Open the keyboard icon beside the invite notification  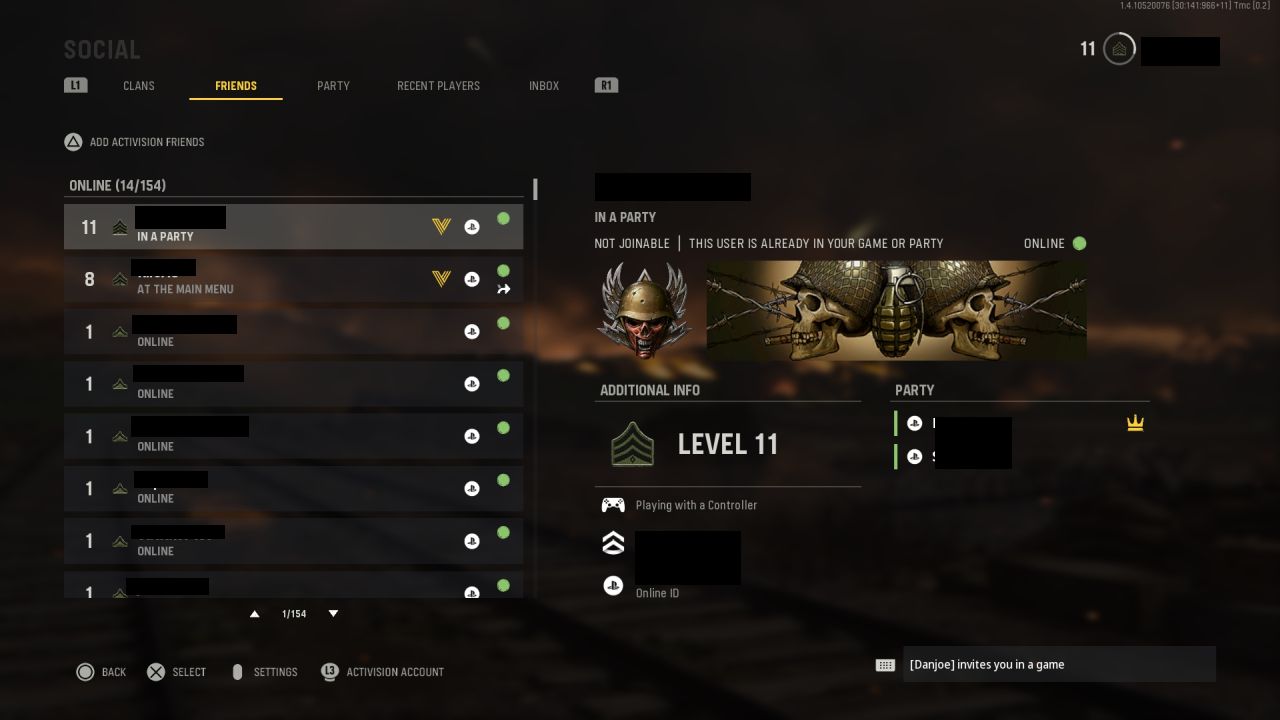886,663
